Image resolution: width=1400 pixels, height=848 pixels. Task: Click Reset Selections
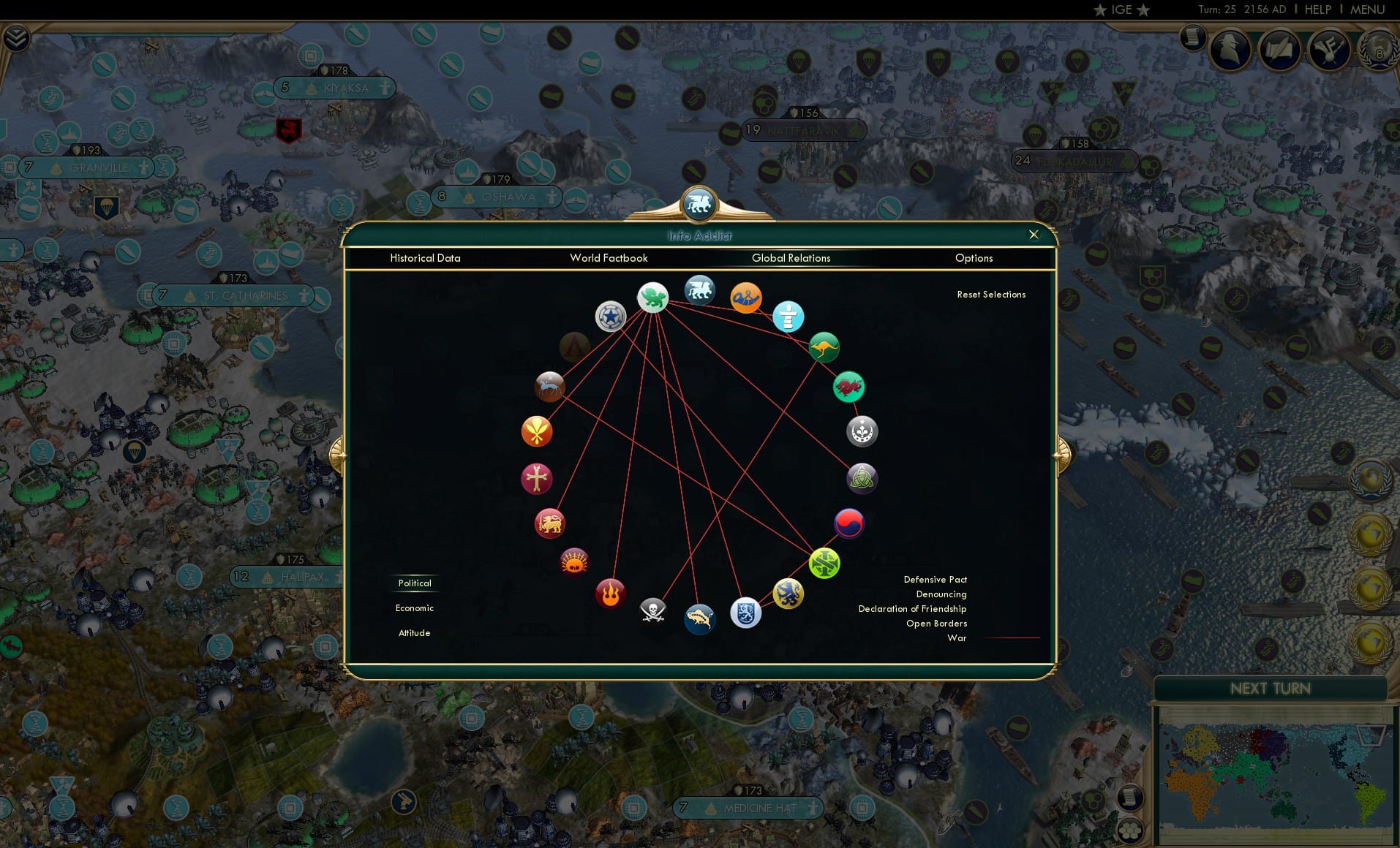991,294
